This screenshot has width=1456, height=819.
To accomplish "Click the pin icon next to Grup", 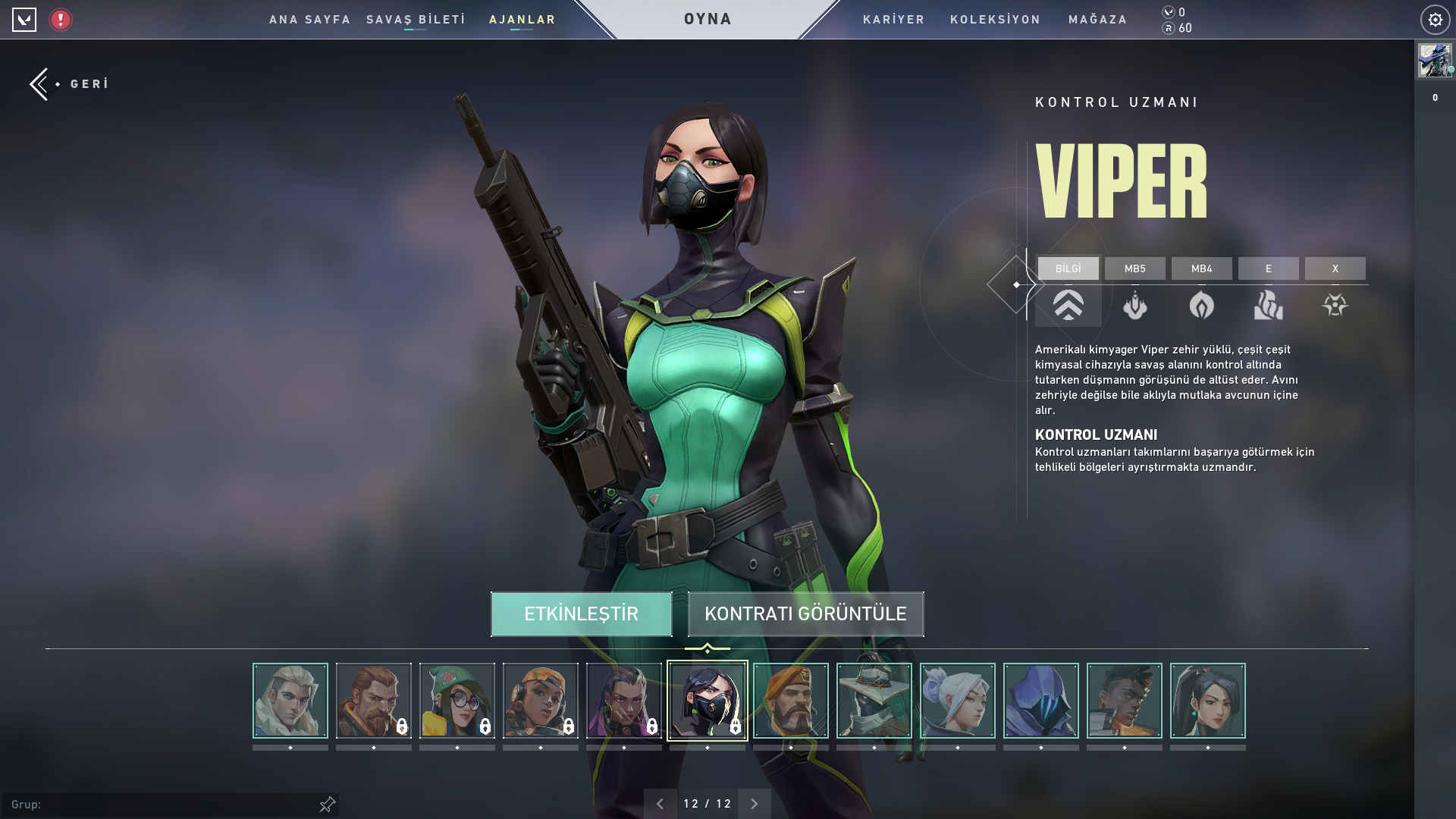I will [x=326, y=803].
